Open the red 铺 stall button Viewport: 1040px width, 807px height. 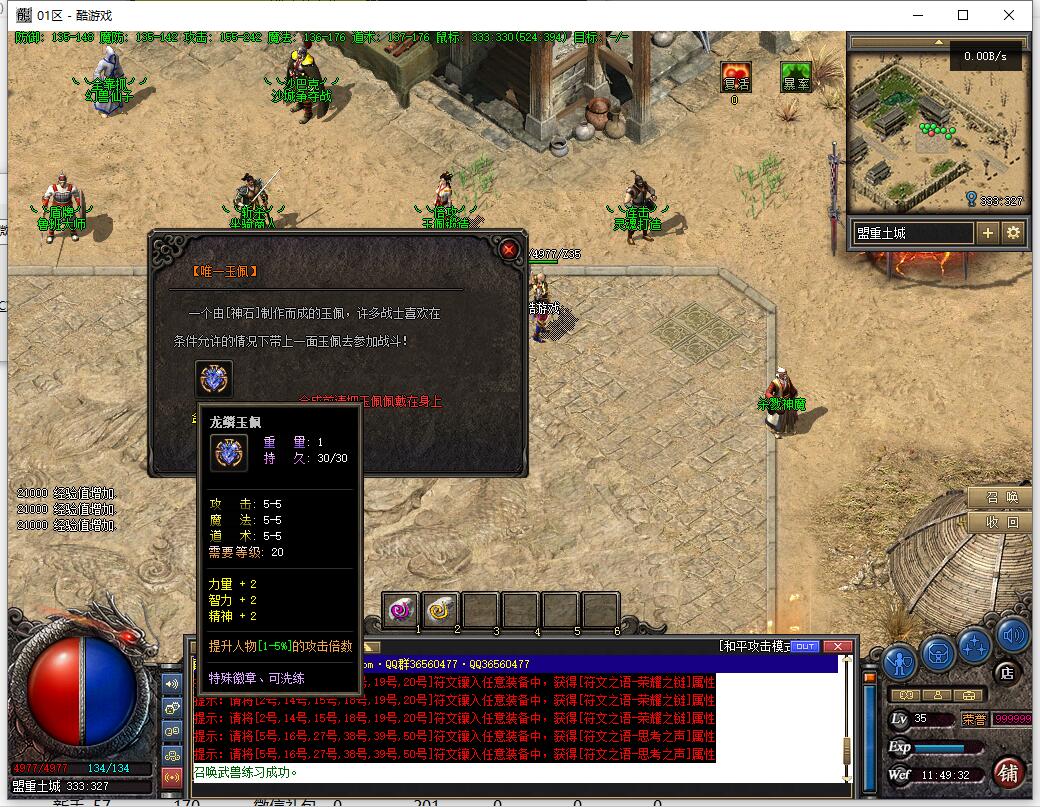pyautogui.click(x=1009, y=772)
